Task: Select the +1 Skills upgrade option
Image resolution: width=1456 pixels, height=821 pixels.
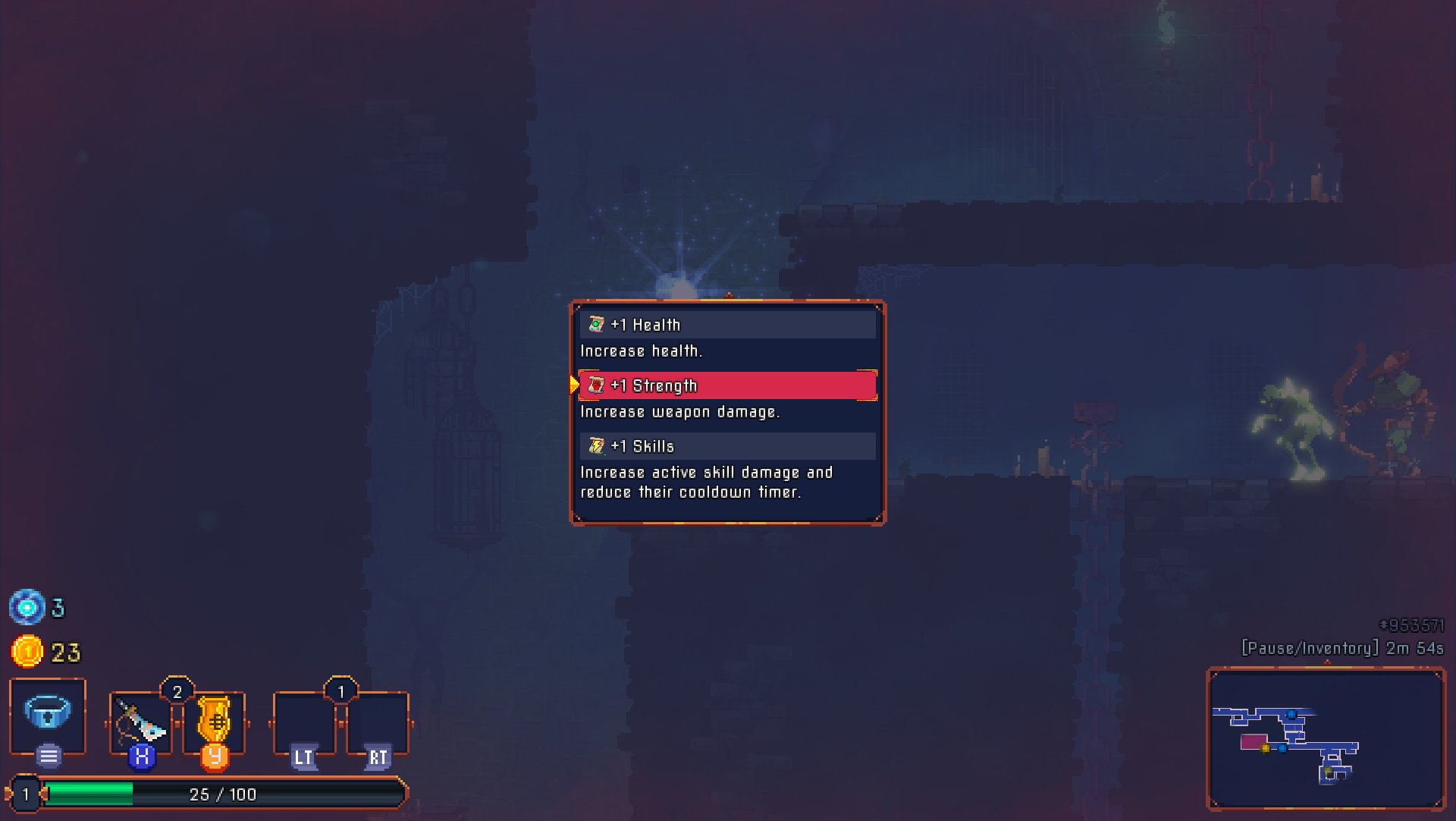Action: [726, 446]
